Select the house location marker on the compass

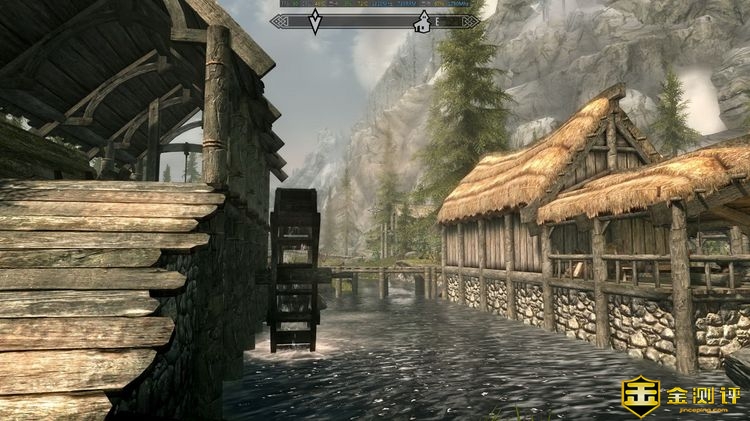[424, 21]
